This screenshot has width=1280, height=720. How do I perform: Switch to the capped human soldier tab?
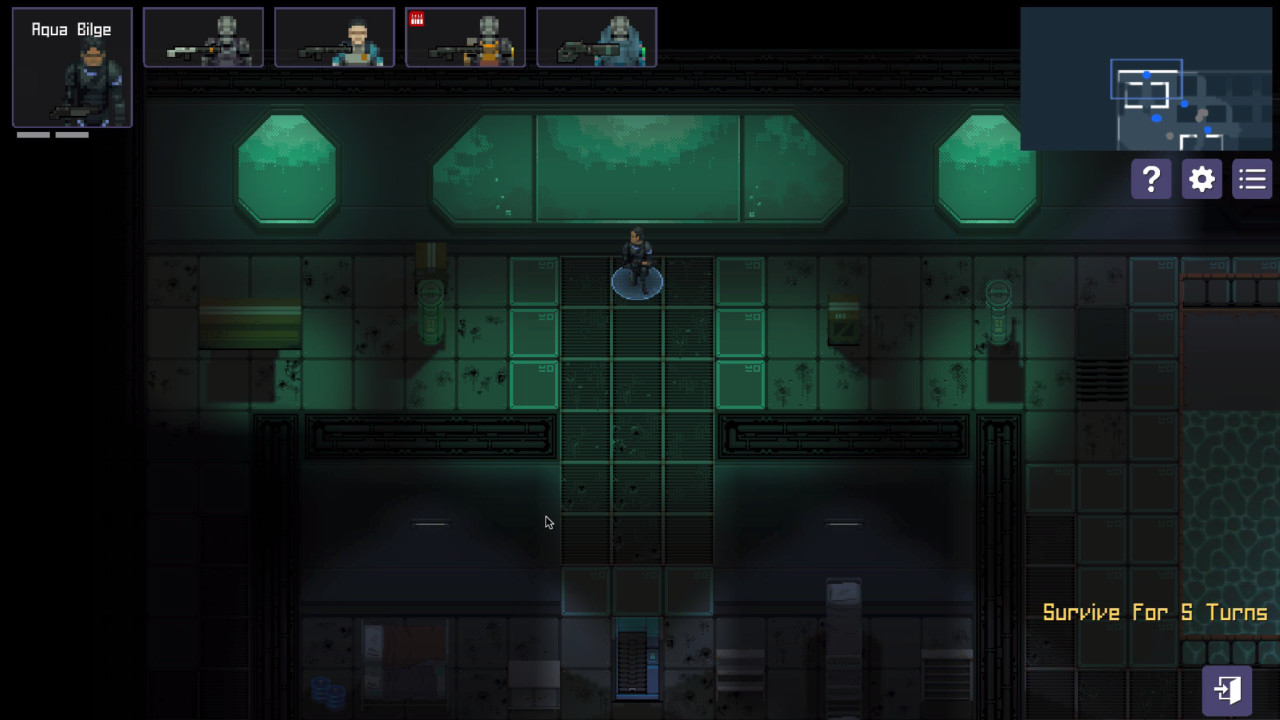pos(334,37)
